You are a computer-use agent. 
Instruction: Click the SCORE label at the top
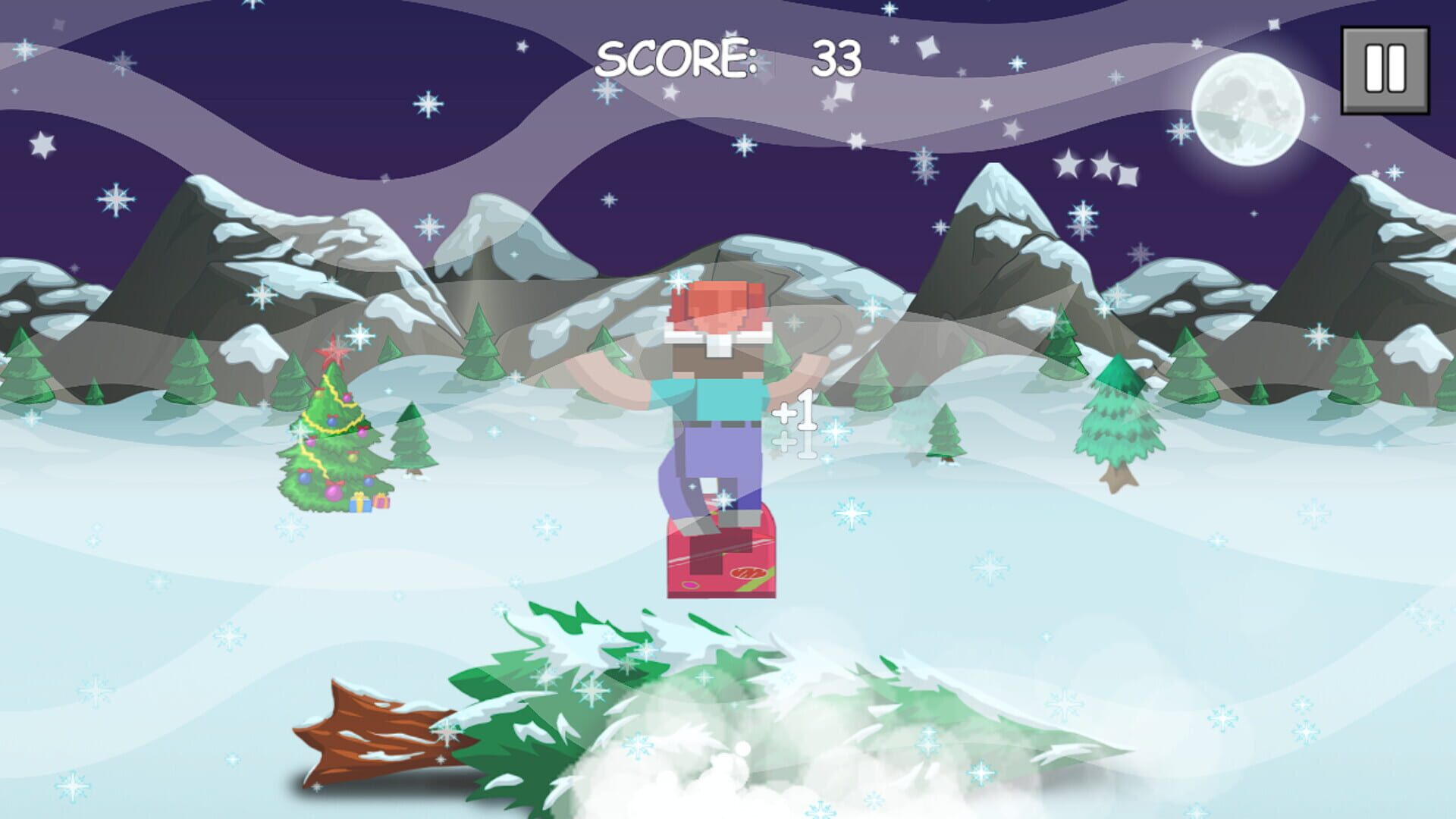tap(673, 57)
